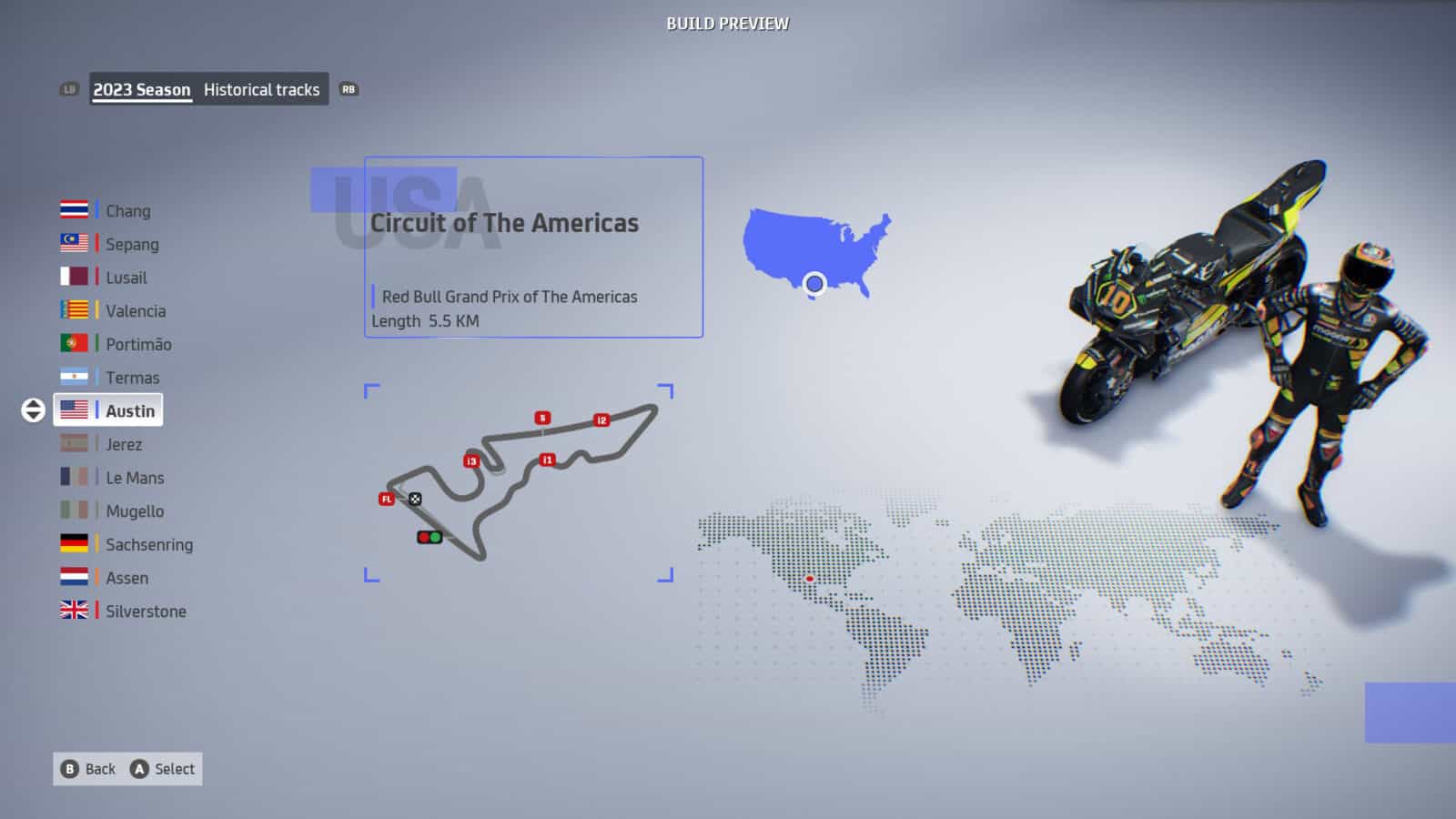Select Le Mans in the track list
Image resolution: width=1456 pixels, height=819 pixels.
pos(136,478)
